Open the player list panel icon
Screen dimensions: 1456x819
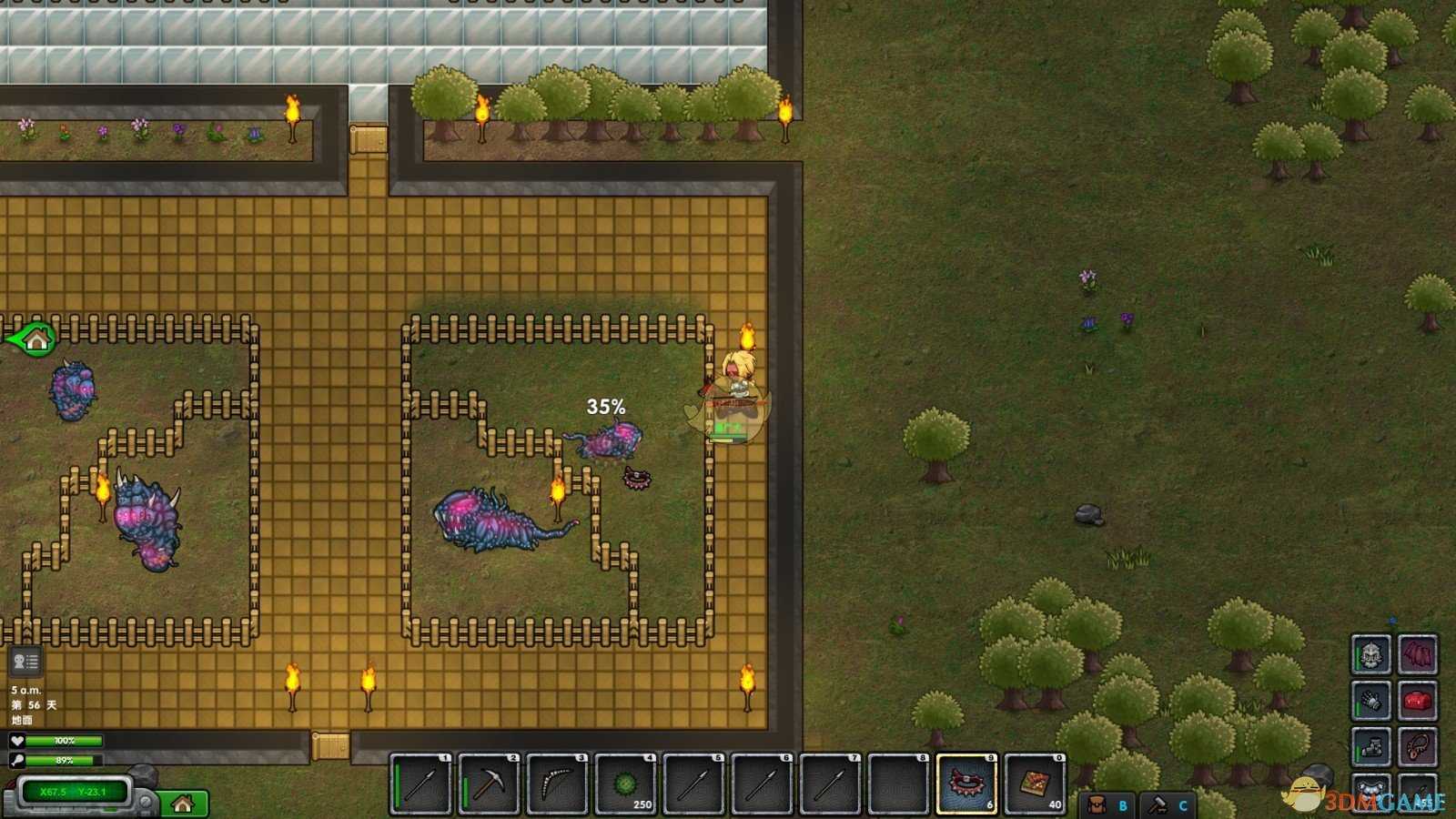[x=25, y=662]
